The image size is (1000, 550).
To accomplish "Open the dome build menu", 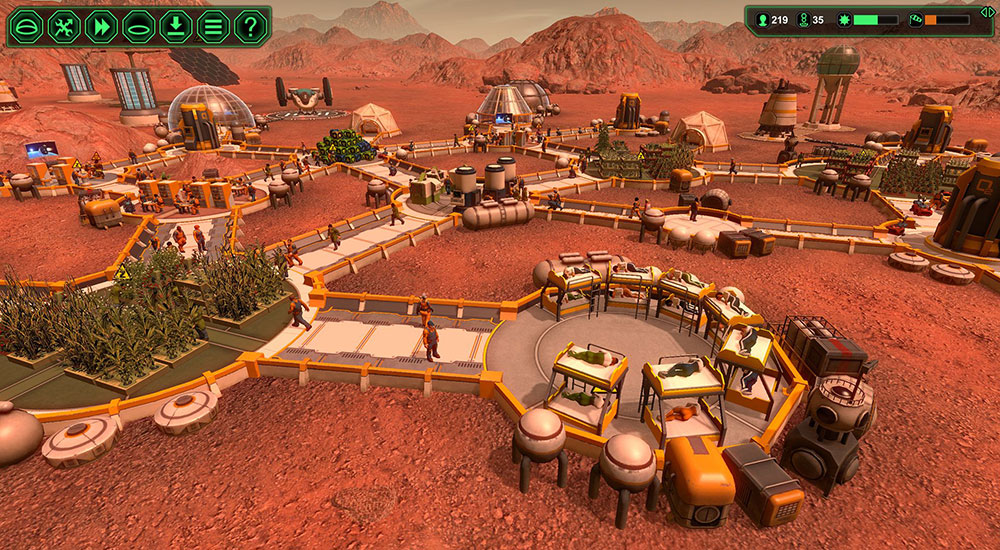I will click(x=28, y=26).
